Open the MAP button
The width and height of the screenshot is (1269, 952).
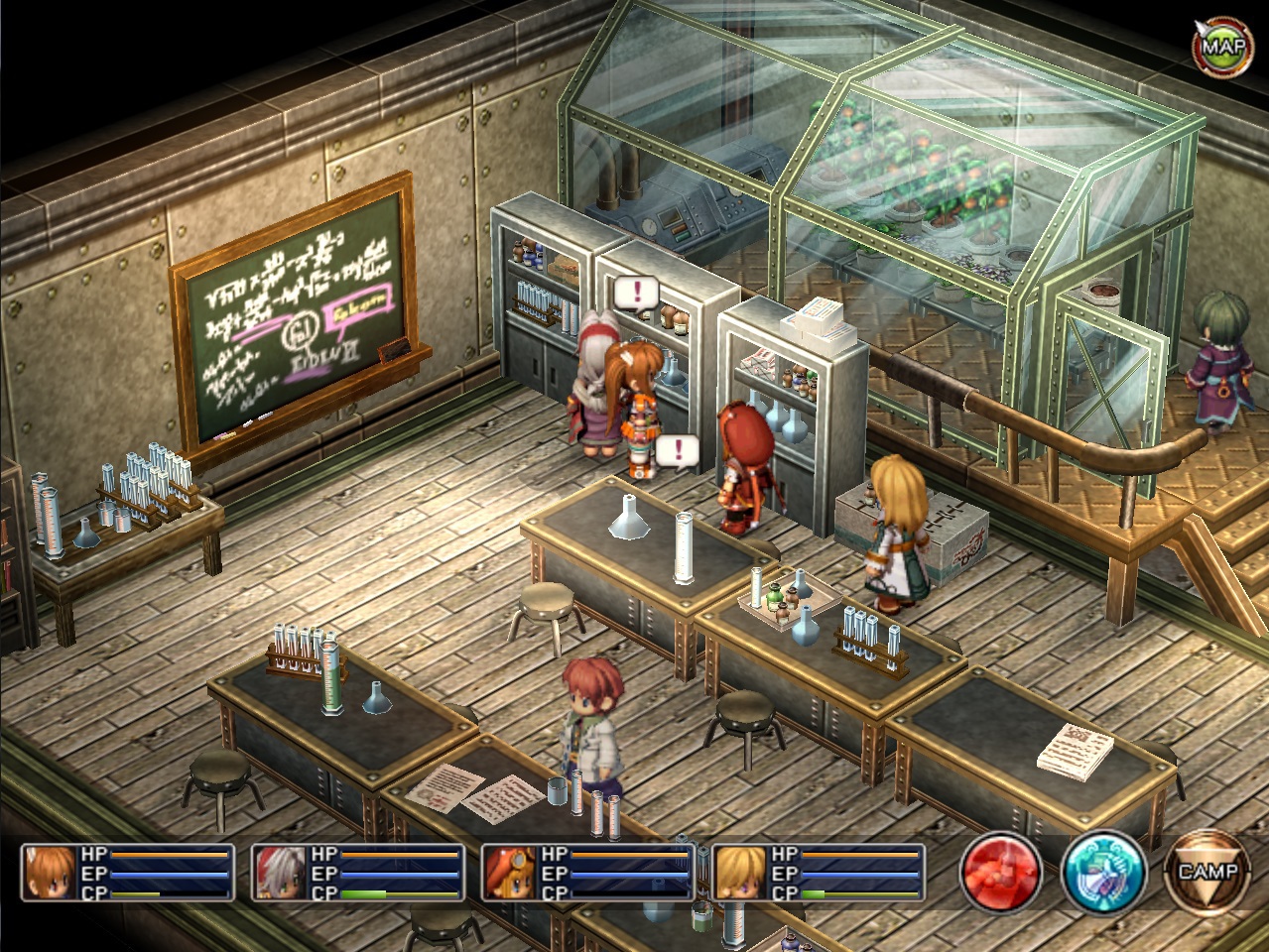[1219, 44]
